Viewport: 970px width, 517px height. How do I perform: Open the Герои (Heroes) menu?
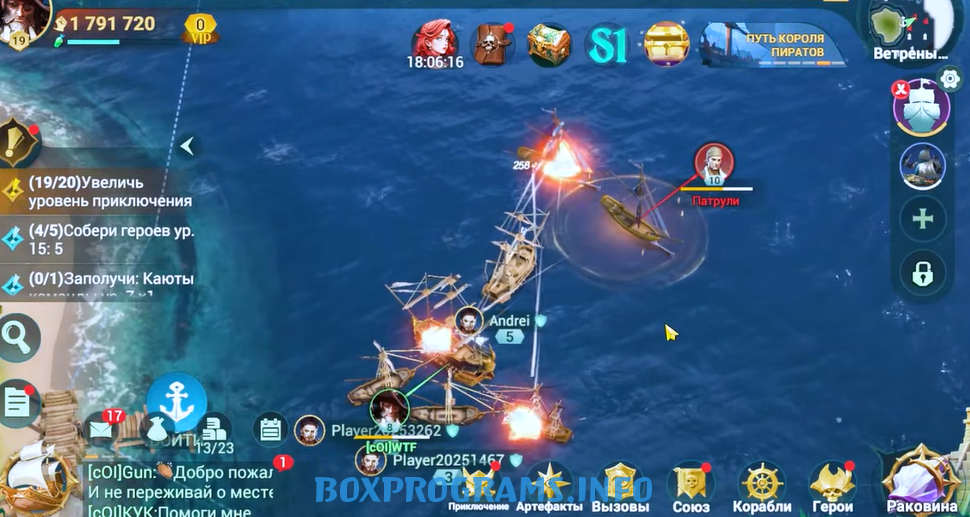coord(832,485)
